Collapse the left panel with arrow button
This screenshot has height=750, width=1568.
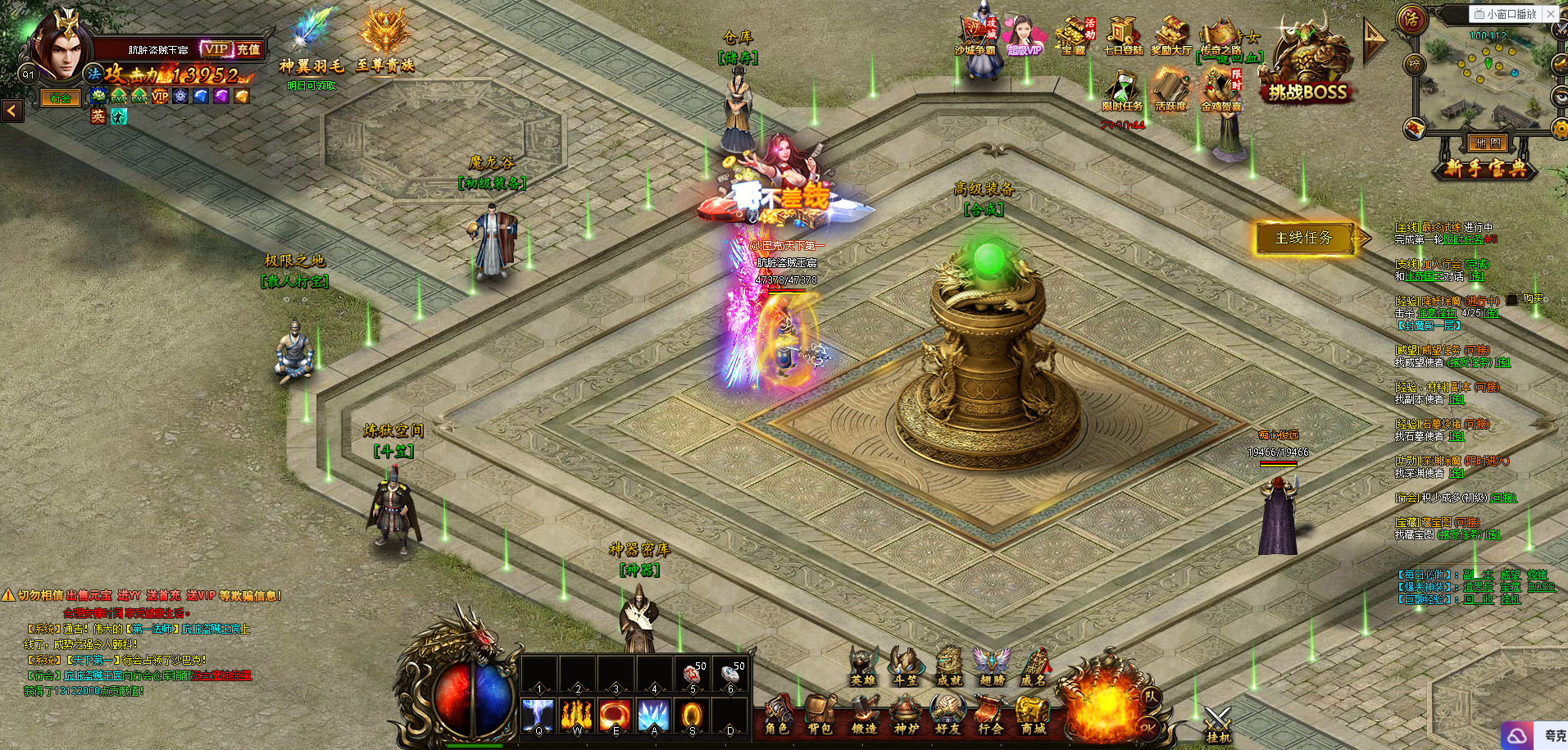(11, 110)
